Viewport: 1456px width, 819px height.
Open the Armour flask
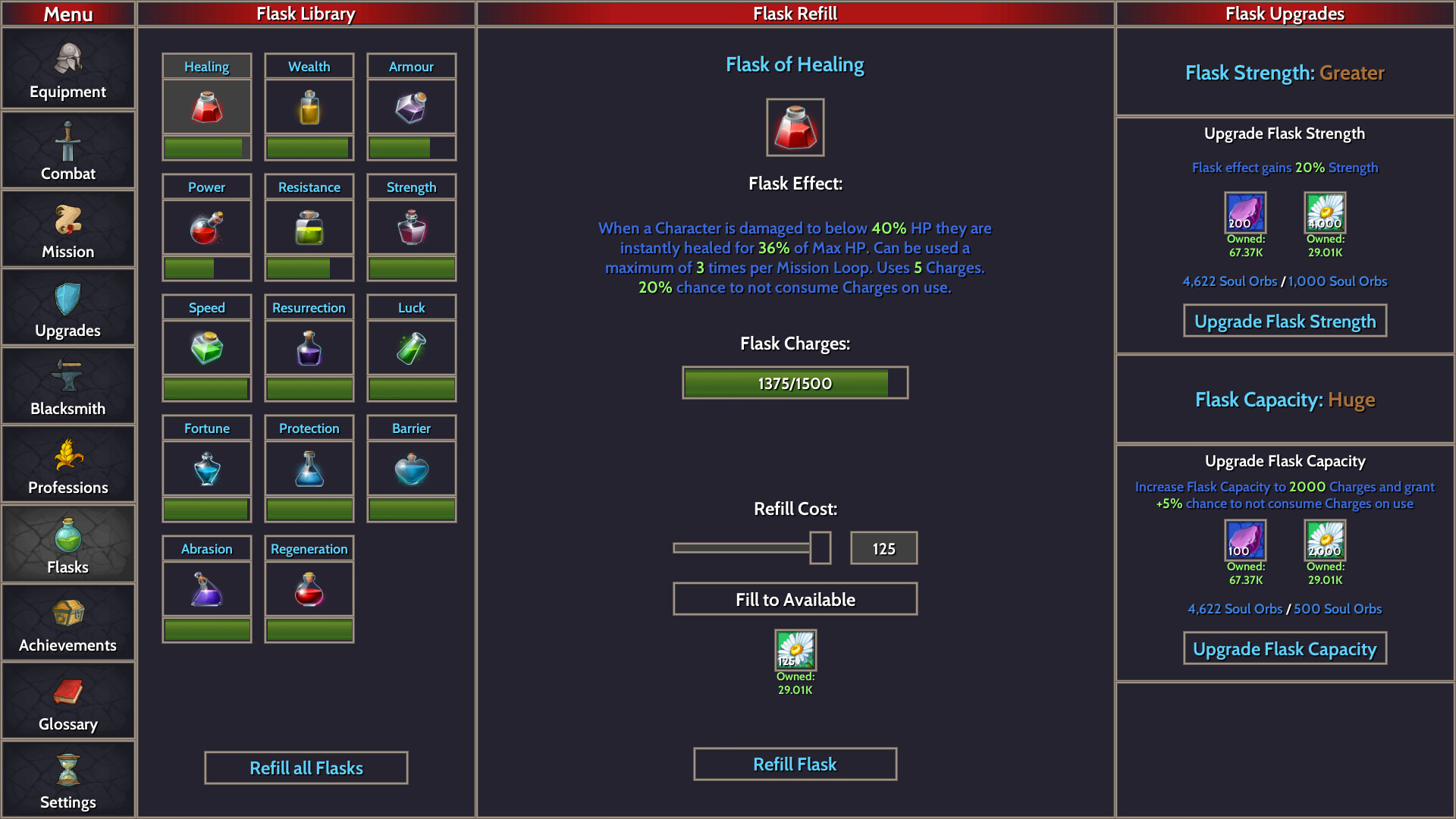411,106
